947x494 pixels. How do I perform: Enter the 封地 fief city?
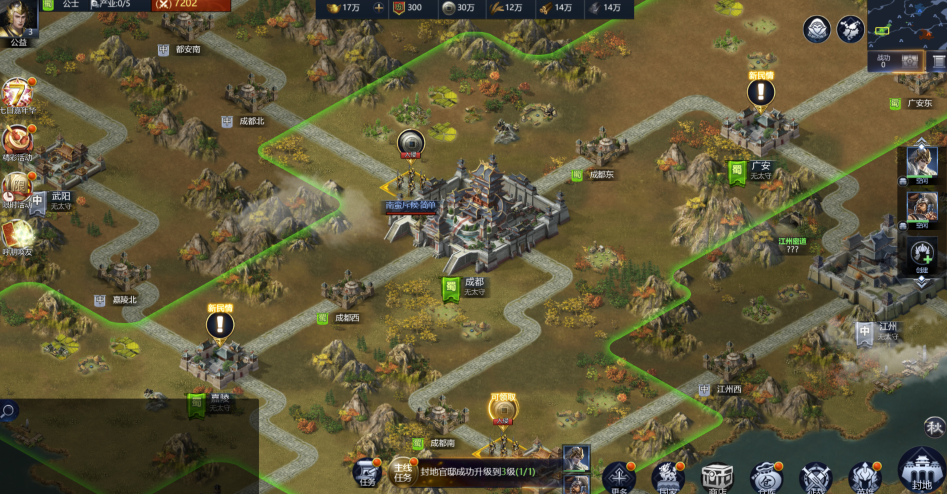point(921,470)
